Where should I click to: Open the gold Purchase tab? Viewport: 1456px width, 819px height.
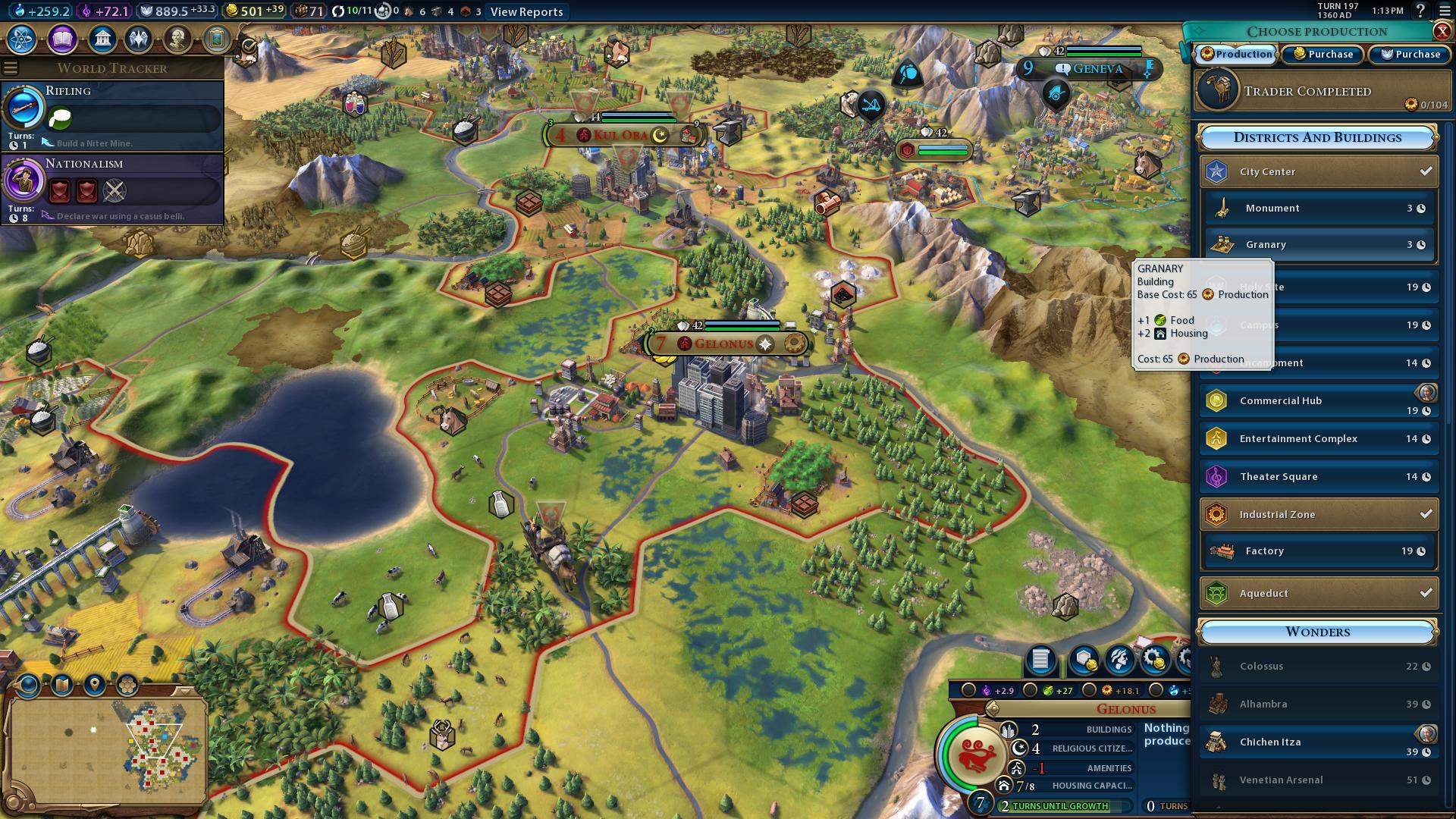(x=1323, y=54)
